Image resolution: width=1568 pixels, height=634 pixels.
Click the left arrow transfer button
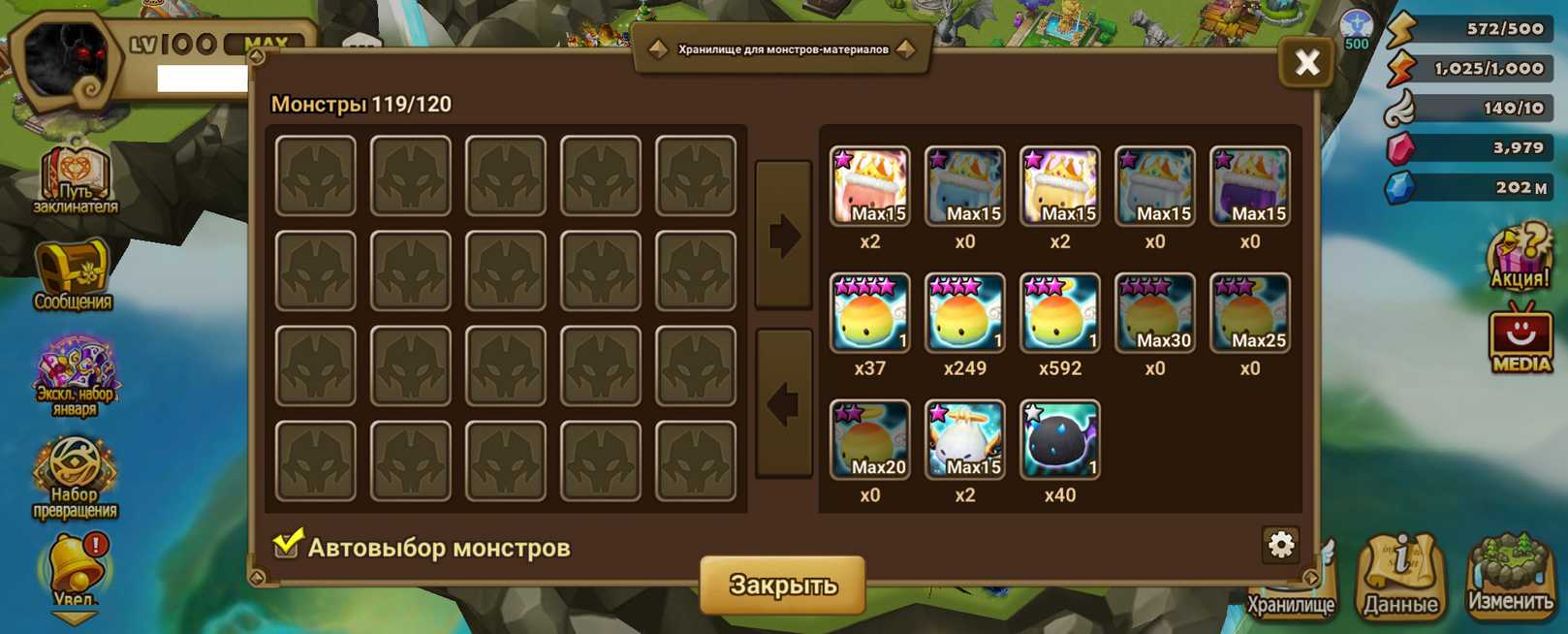pos(783,403)
